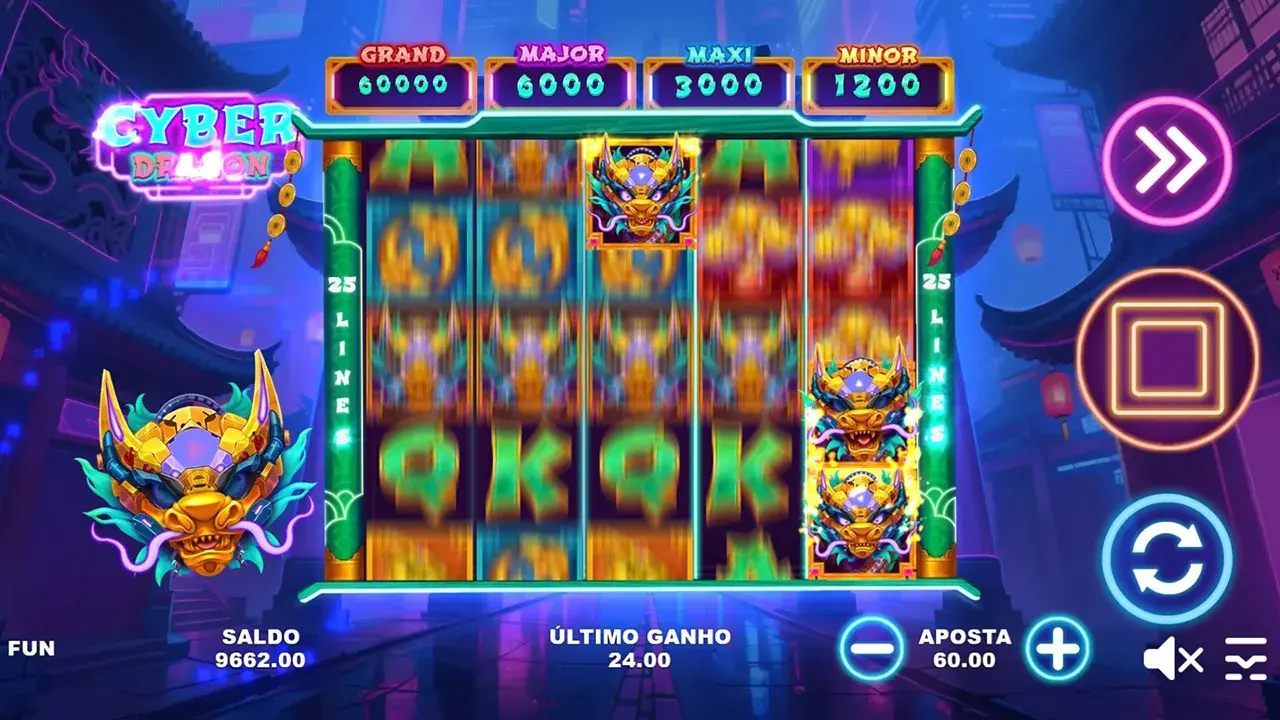Image resolution: width=1280 pixels, height=720 pixels.
Task: Open the settings sliders menu icon
Action: 1245,659
